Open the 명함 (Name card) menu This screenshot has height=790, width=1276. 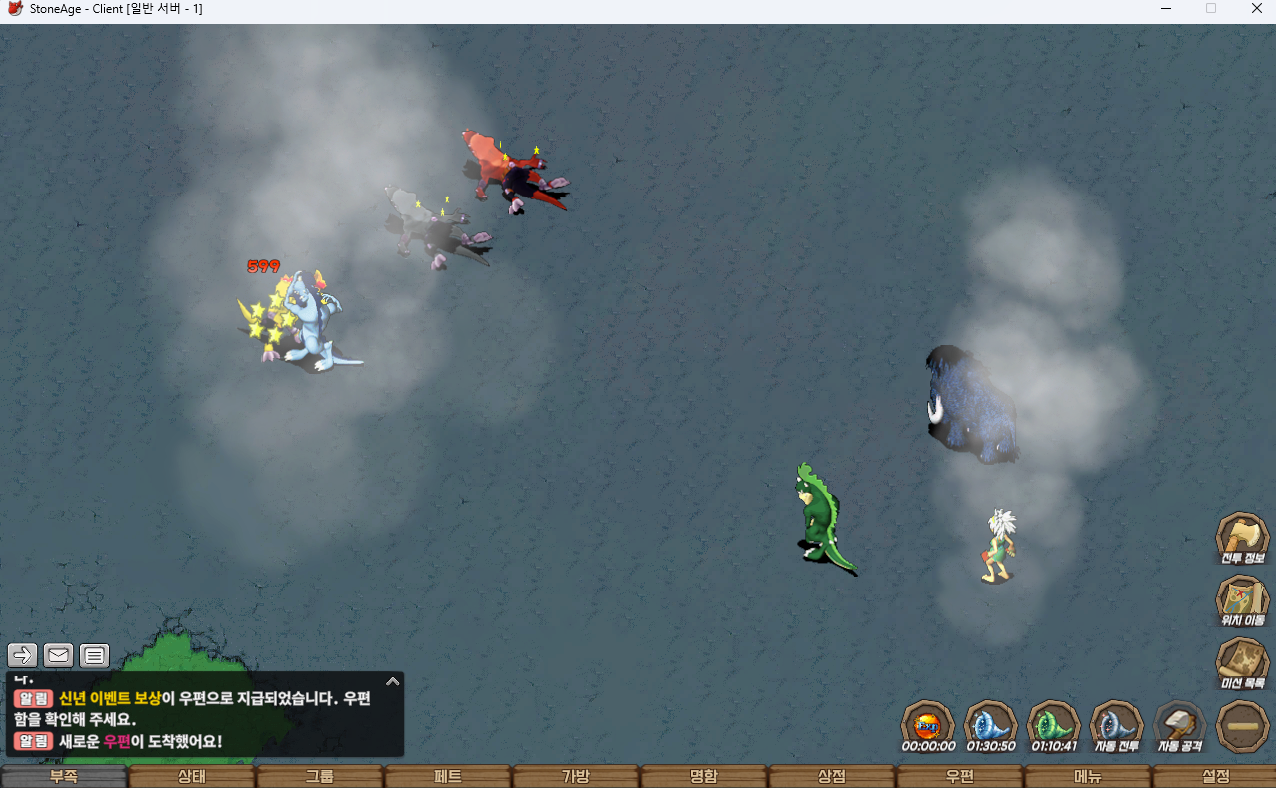pyautogui.click(x=703, y=777)
